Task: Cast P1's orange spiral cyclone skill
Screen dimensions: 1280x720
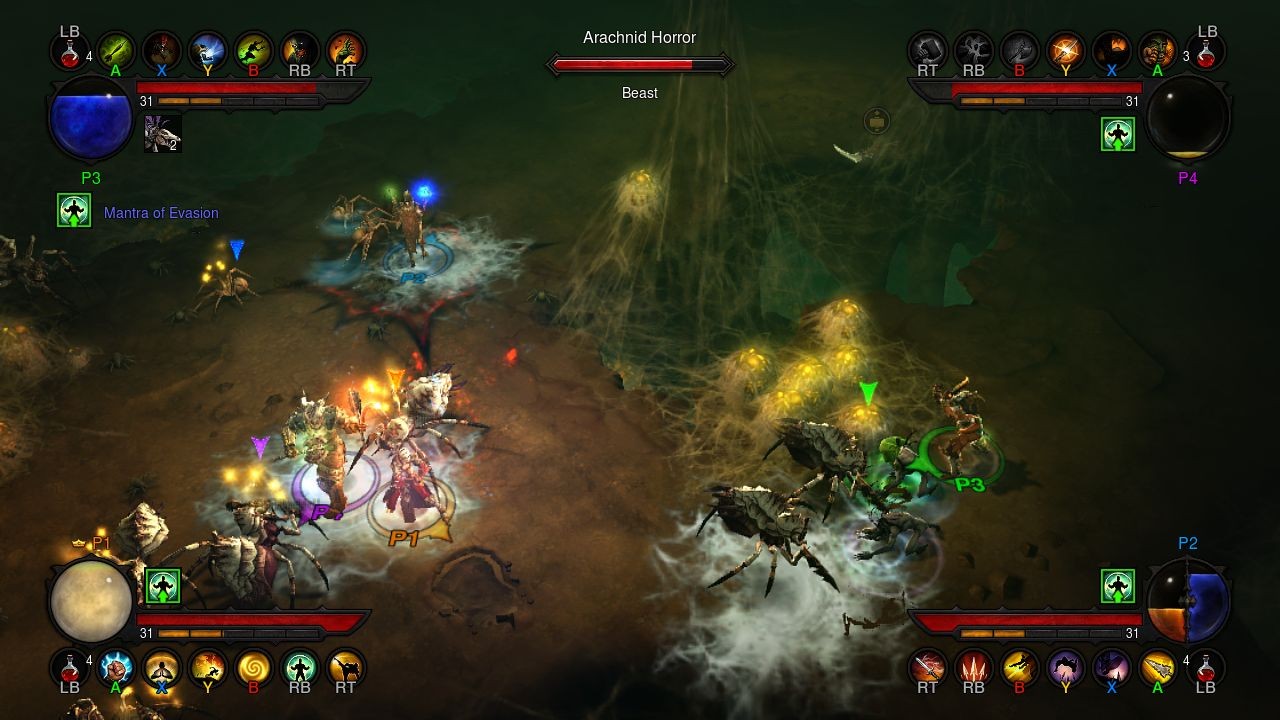Action: tap(253, 667)
